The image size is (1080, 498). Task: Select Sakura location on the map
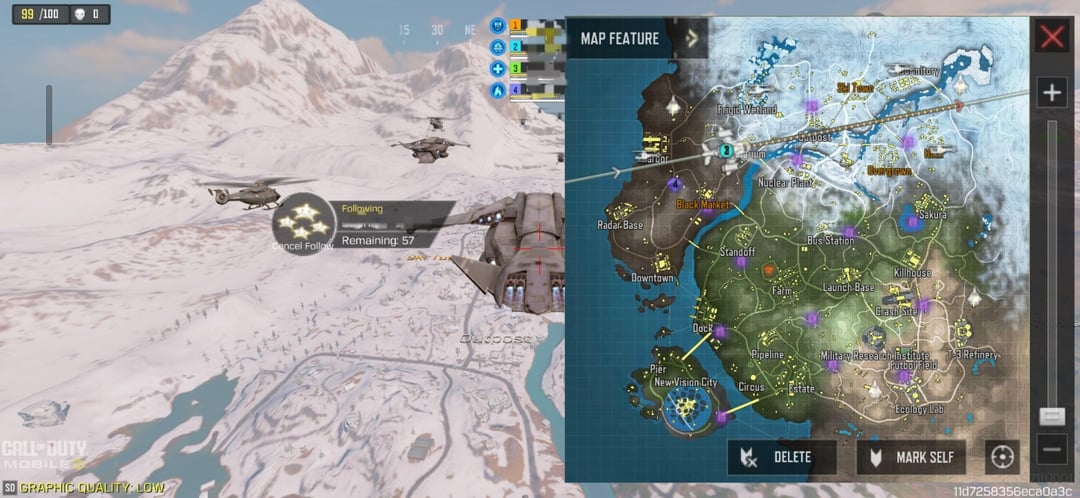pyautogui.click(x=932, y=215)
